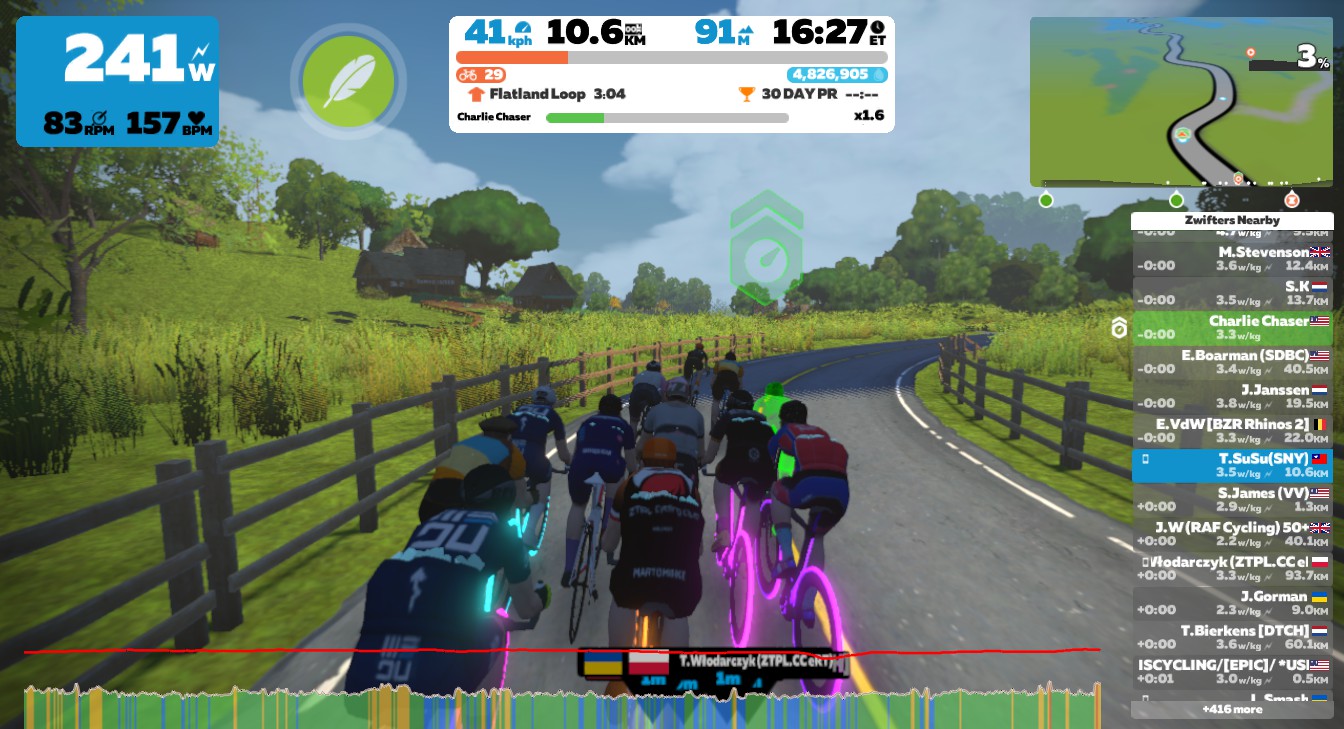Select the highlighted T.SuSu(SNY) row
Image resolution: width=1344 pixels, height=729 pixels.
[1232, 465]
